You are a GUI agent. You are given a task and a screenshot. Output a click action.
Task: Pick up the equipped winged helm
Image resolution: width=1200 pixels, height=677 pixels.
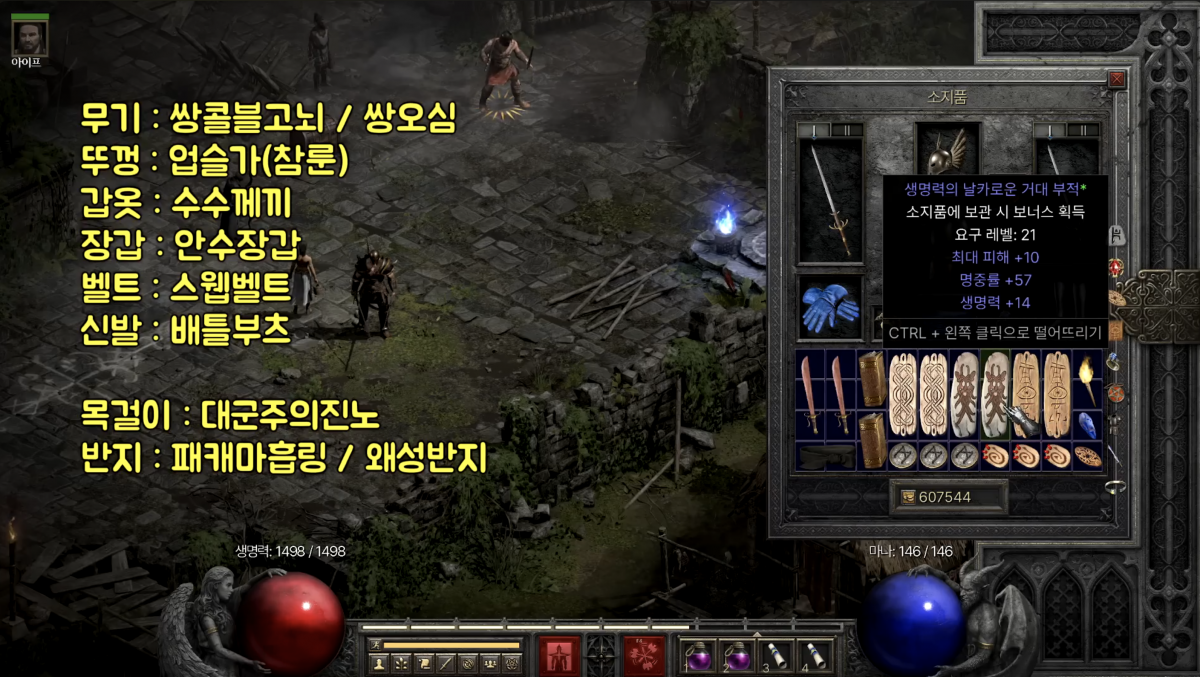pyautogui.click(x=939, y=152)
